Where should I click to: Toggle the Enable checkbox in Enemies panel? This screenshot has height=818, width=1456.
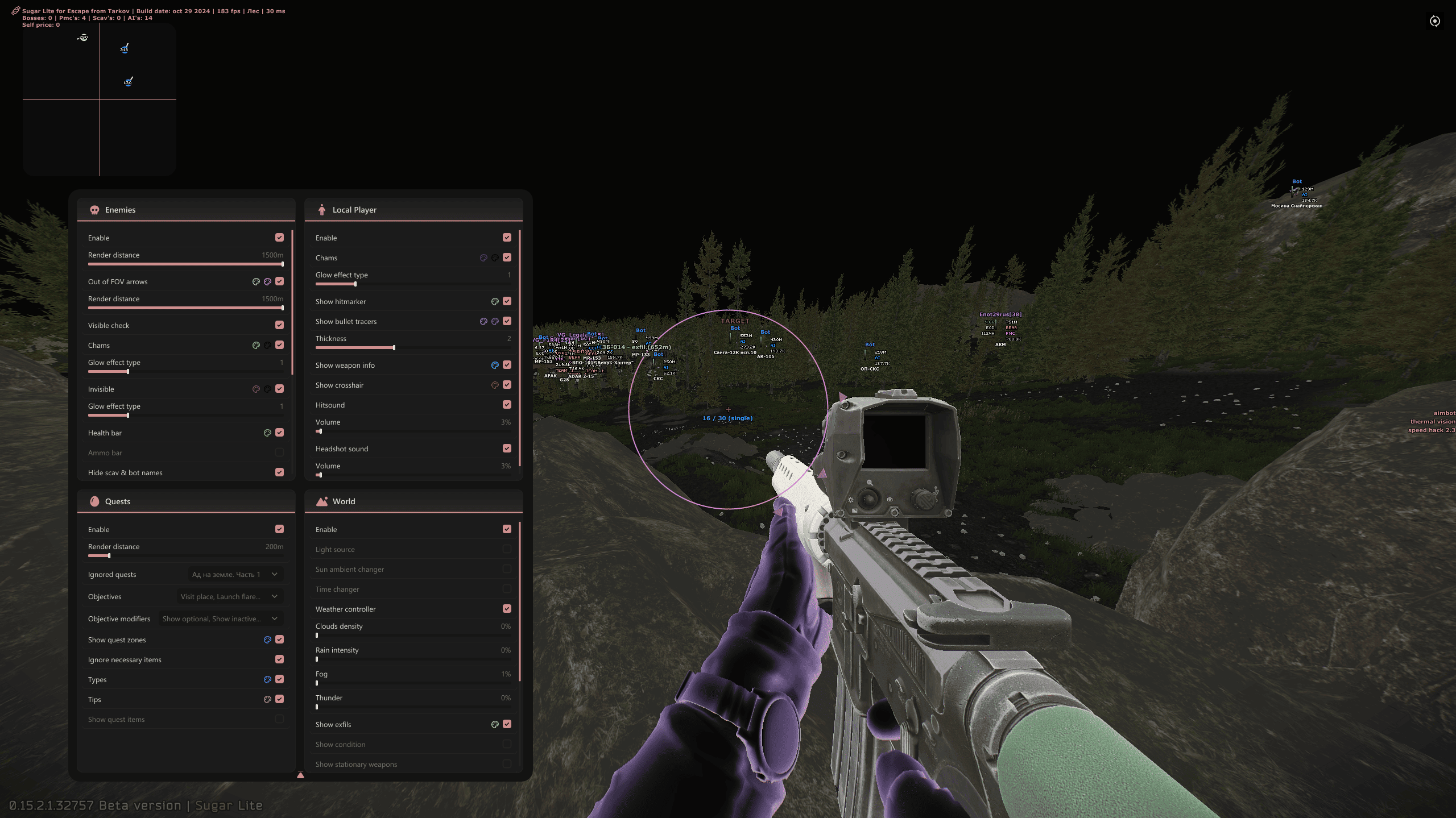click(279, 238)
